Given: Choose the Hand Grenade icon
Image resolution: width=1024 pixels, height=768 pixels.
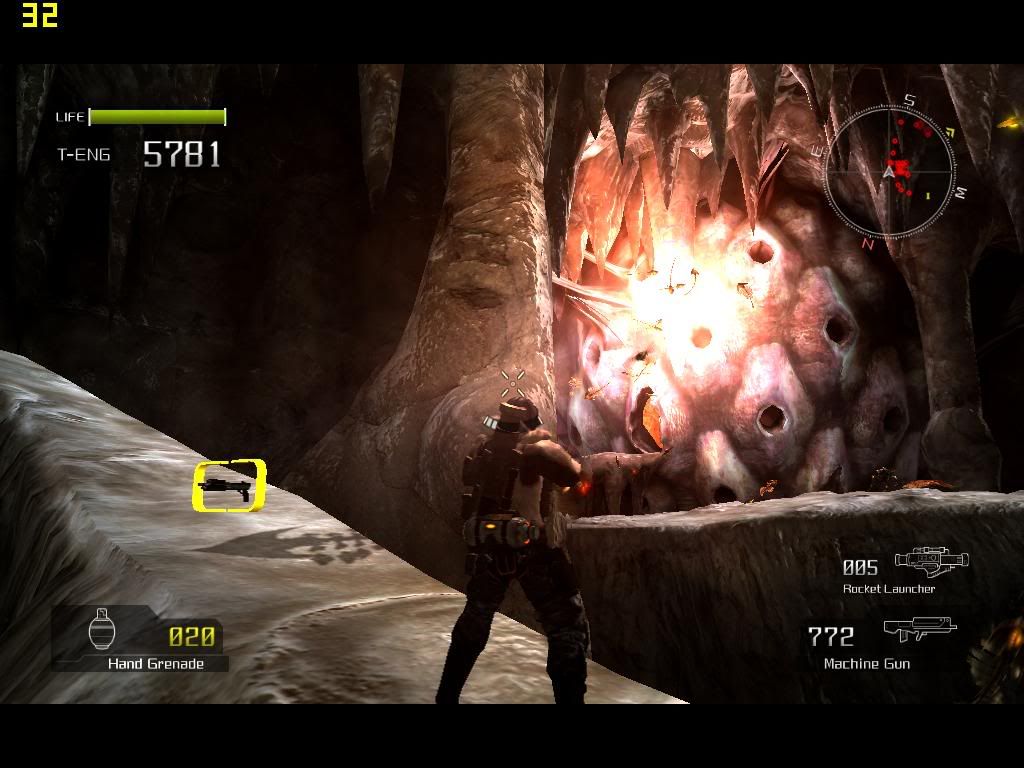Looking at the screenshot, I should point(104,630).
